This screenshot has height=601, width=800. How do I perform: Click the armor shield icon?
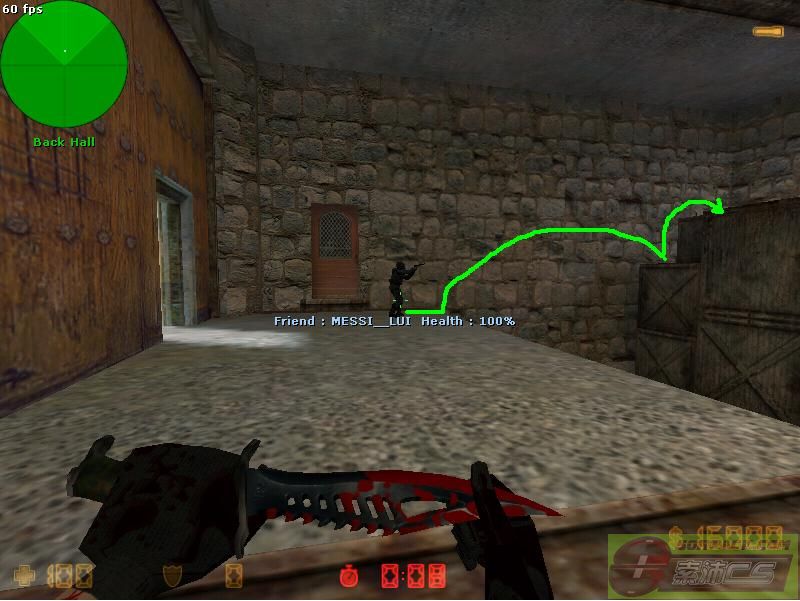tap(172, 576)
